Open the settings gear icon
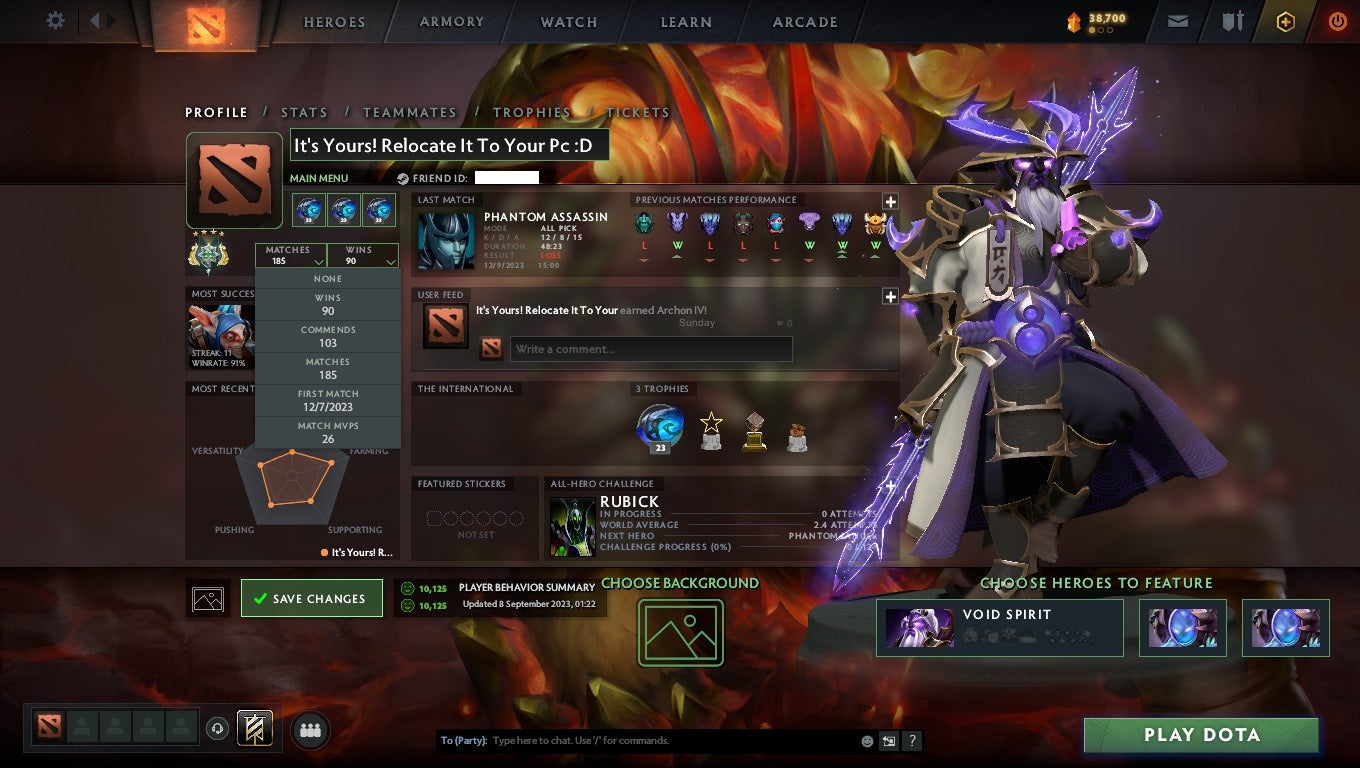1360x768 pixels. (x=55, y=20)
